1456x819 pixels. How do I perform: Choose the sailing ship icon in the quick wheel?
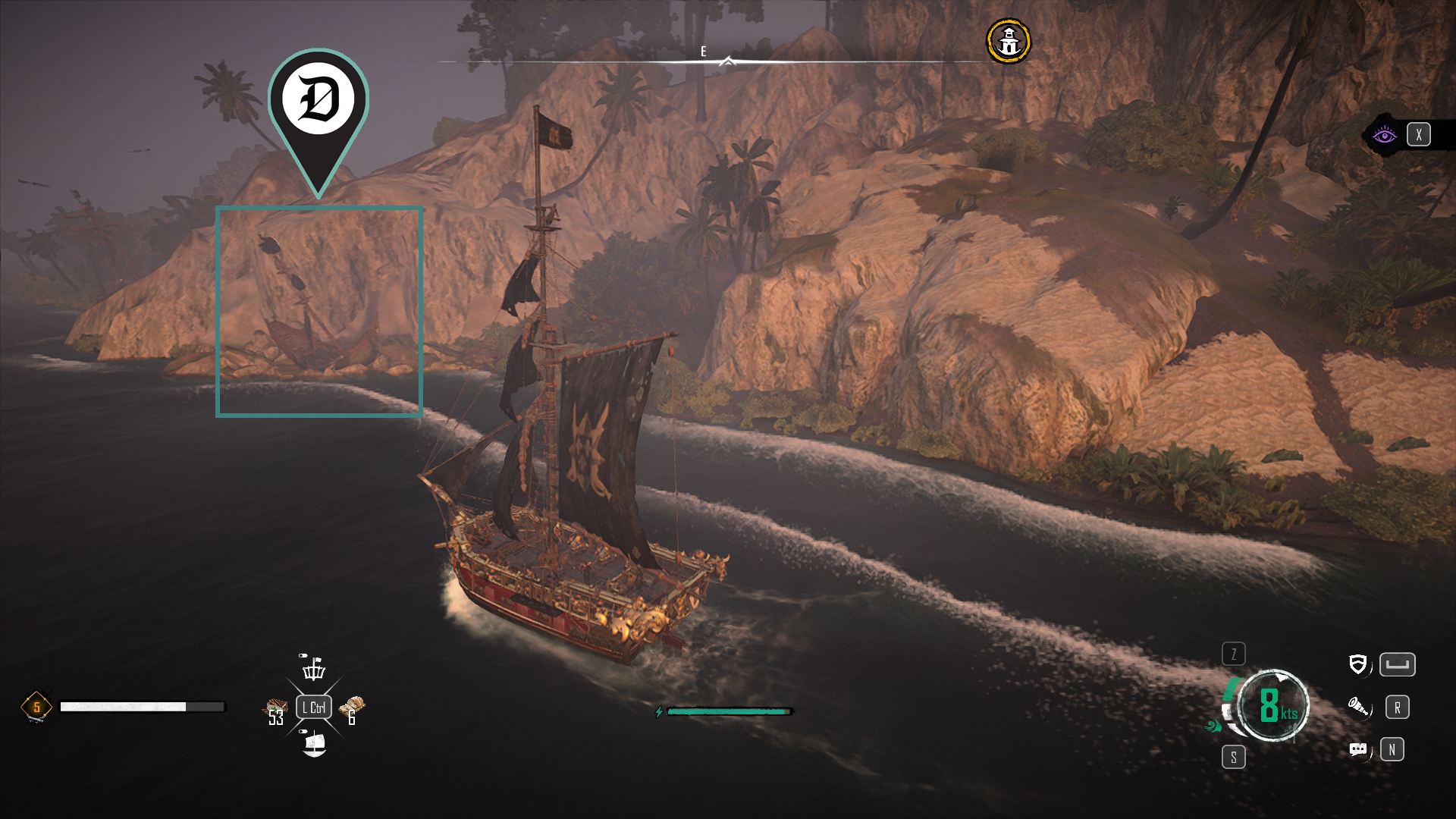314,743
